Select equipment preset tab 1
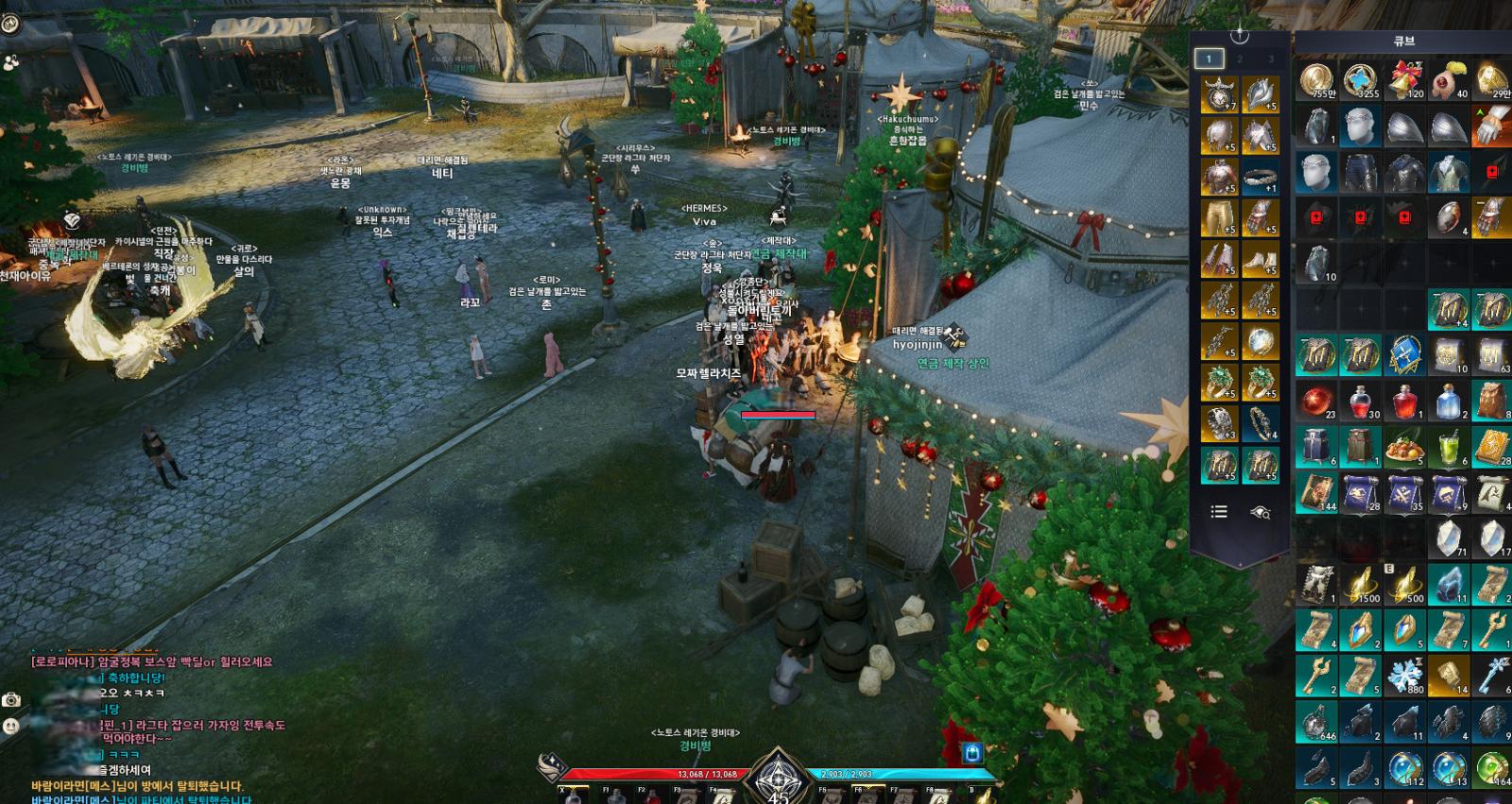This screenshot has width=1512, height=804. (x=1208, y=59)
